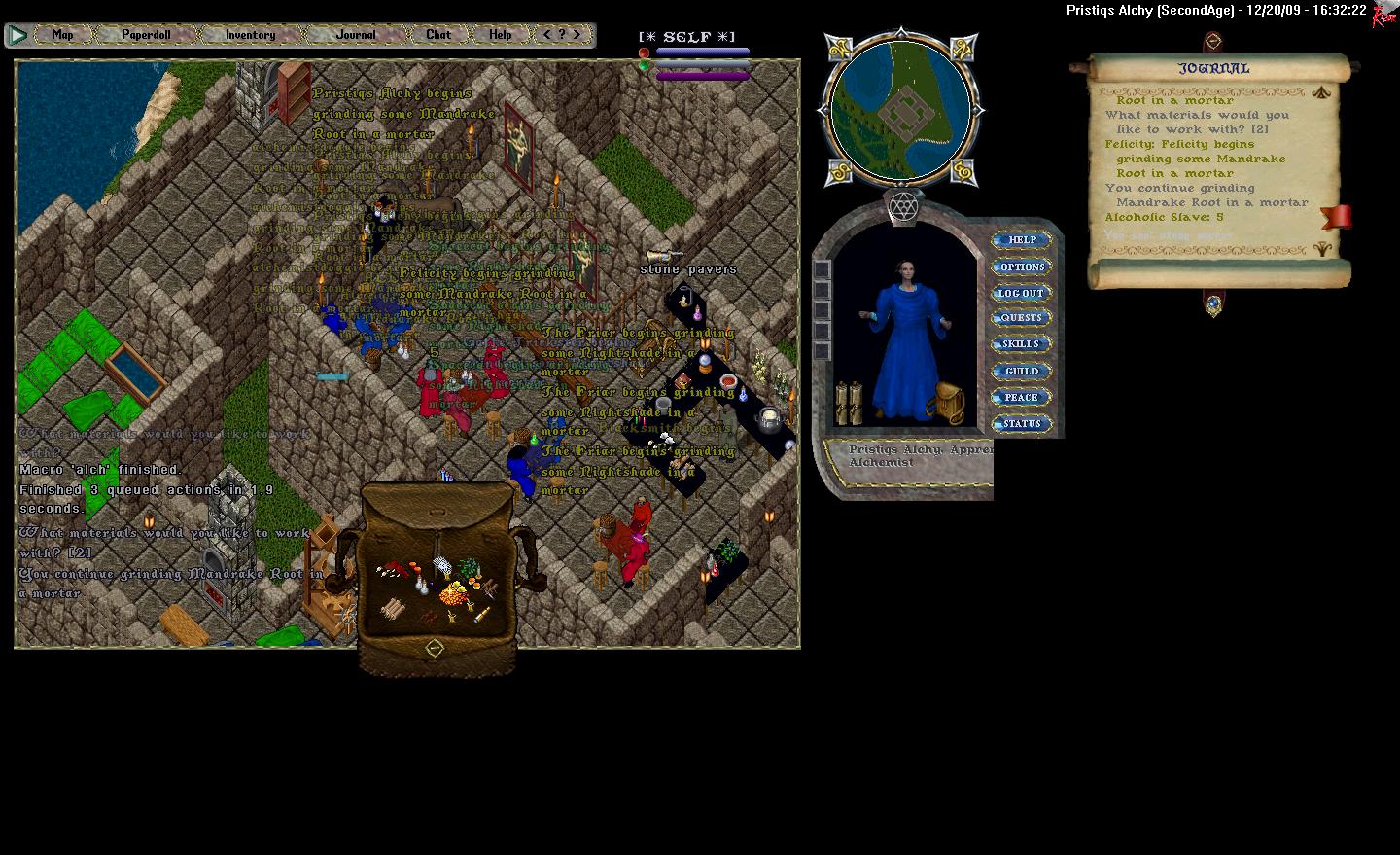Viewport: 1400px width, 855px height.
Task: Select the gold coin pile in backpack
Action: (453, 594)
